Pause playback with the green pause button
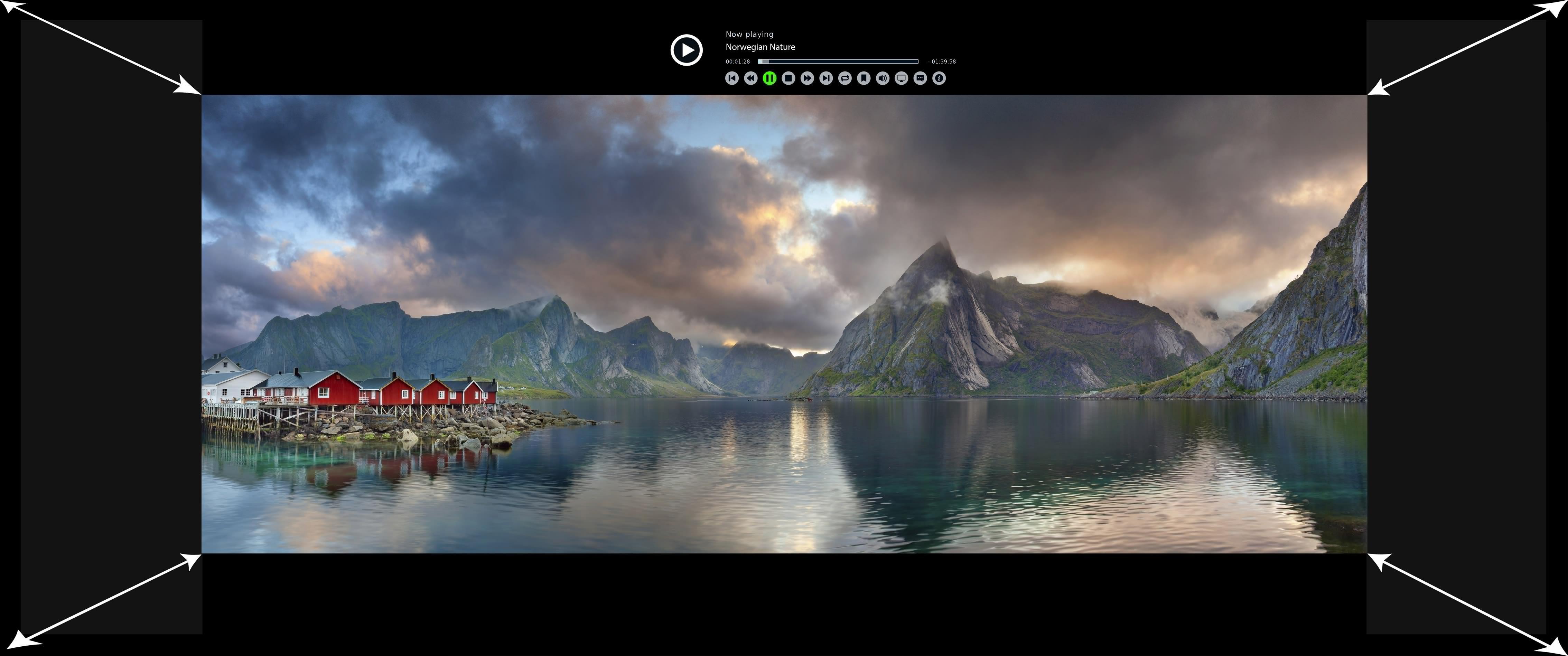 (x=769, y=78)
